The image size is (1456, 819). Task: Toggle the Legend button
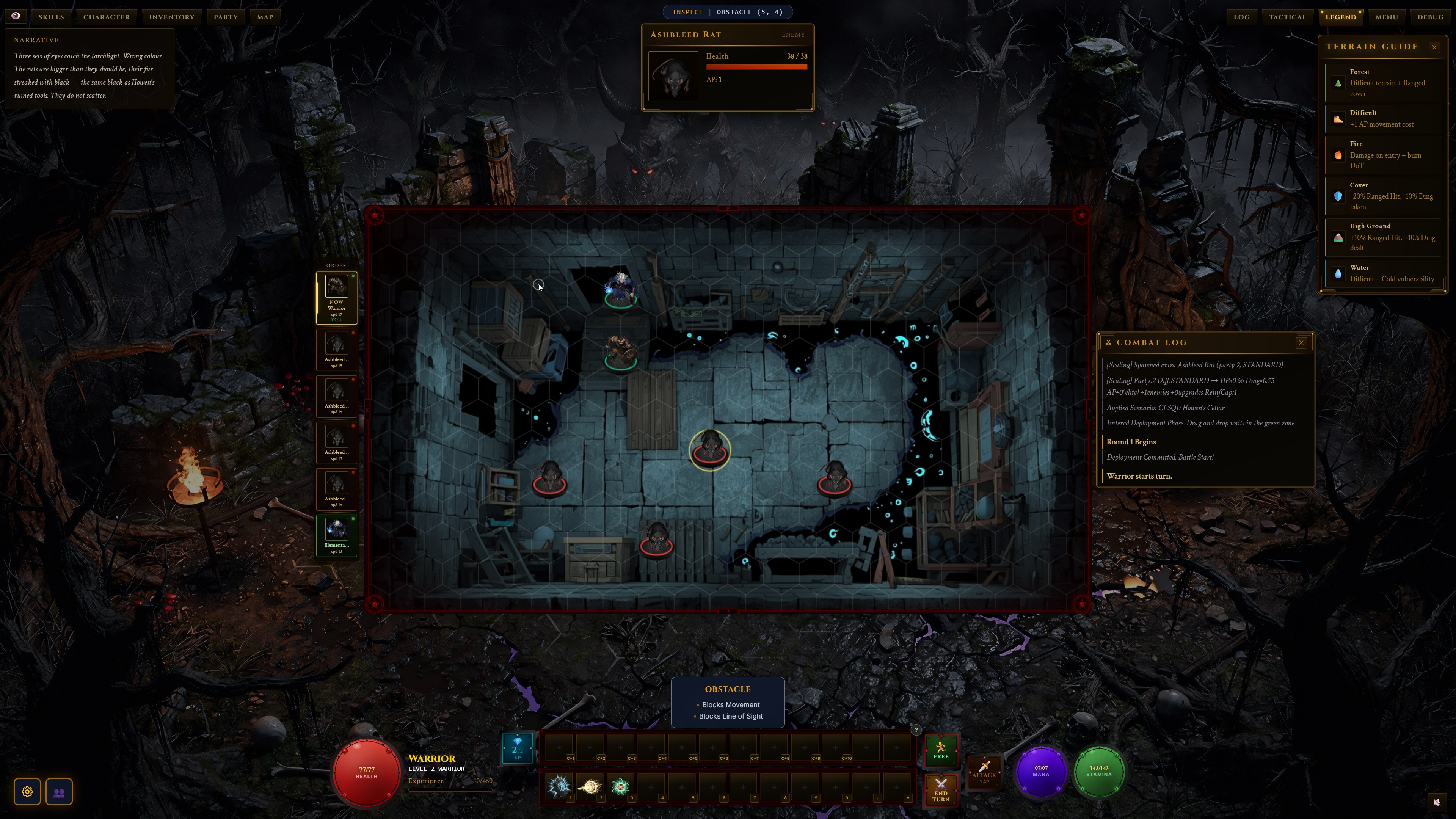pos(1340,17)
